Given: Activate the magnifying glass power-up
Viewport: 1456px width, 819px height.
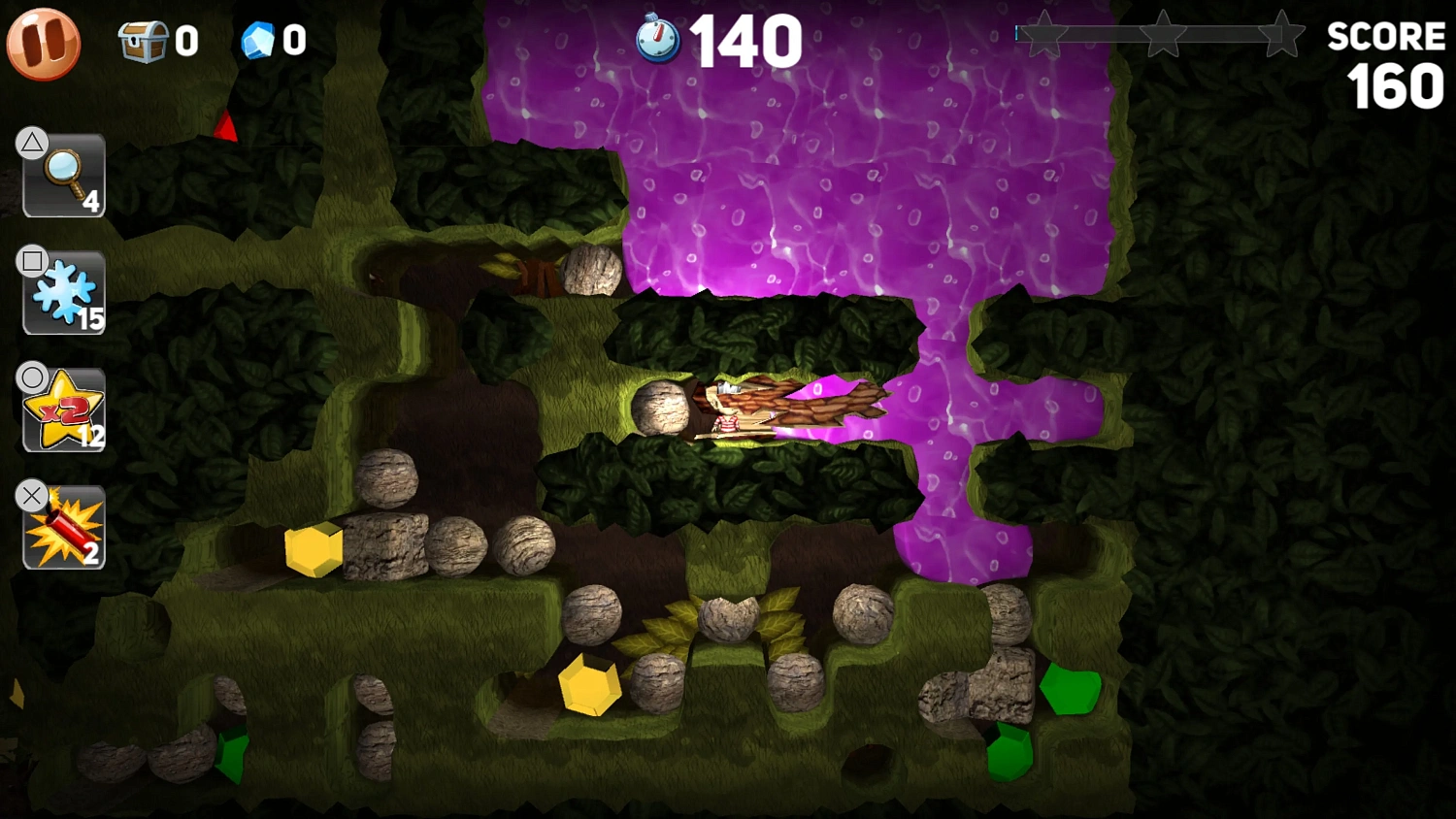Looking at the screenshot, I should pos(62,176).
